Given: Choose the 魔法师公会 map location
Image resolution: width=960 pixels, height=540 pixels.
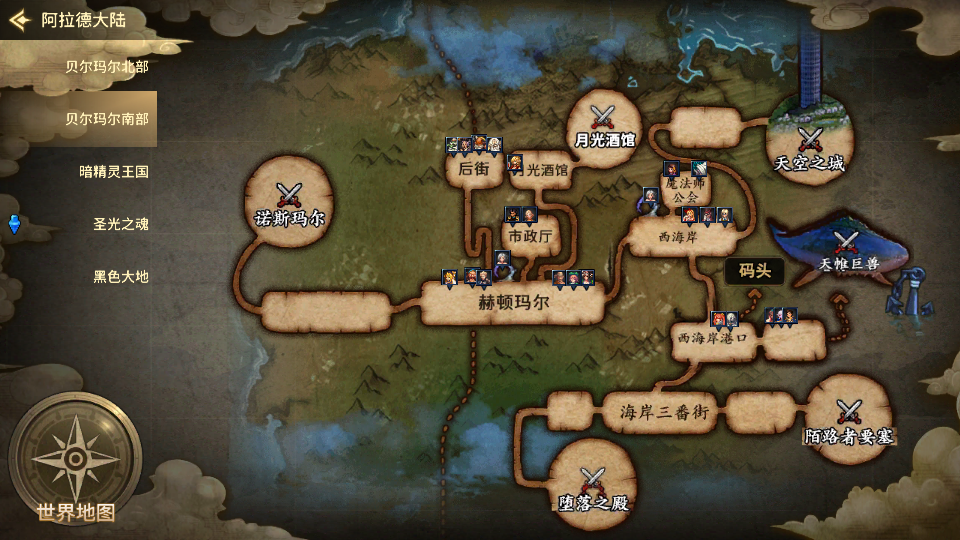Looking at the screenshot, I should coord(686,190).
